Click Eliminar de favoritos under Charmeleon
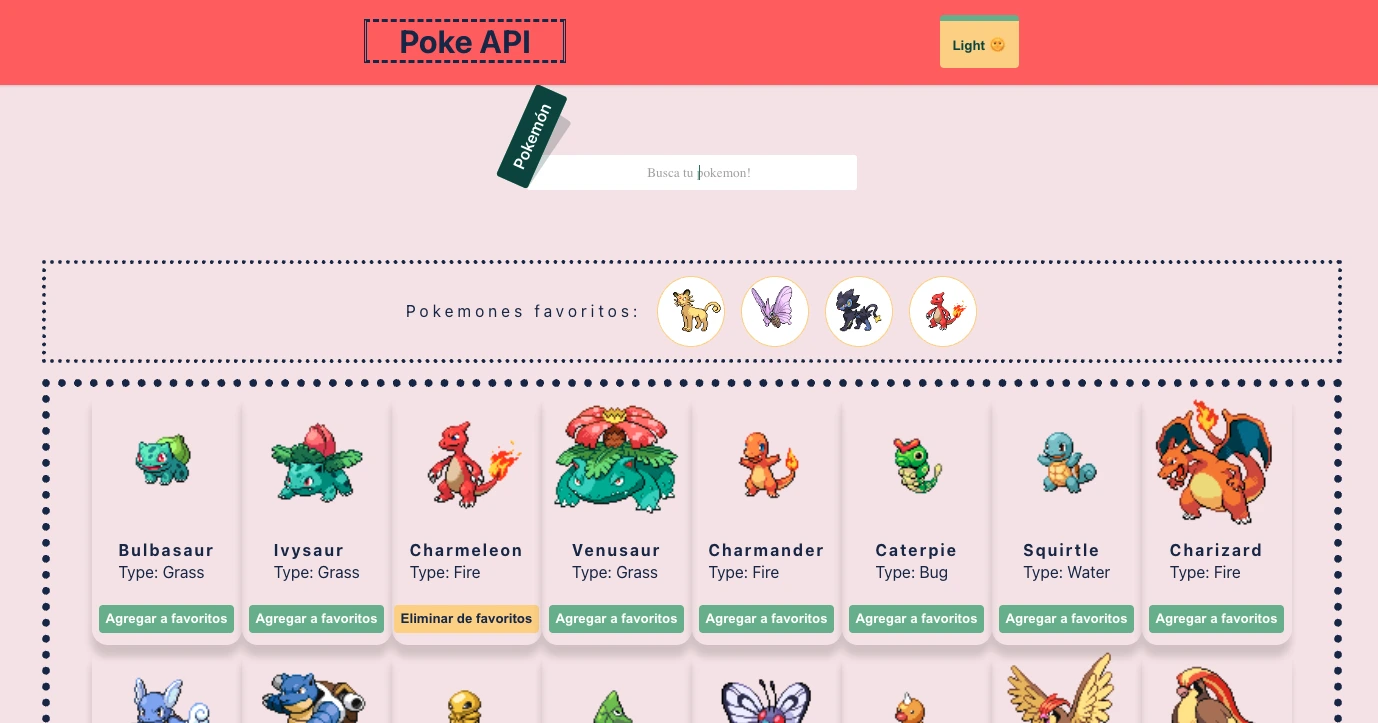 pyautogui.click(x=466, y=619)
